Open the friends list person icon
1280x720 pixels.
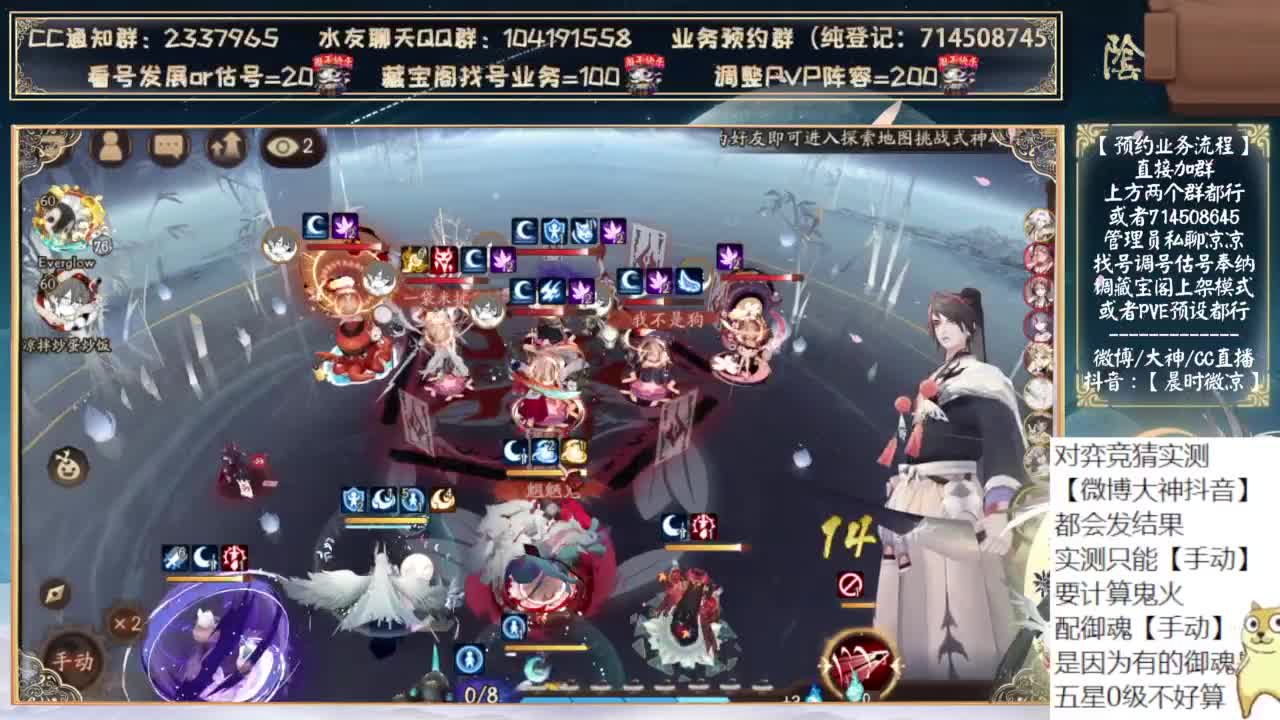[x=110, y=147]
